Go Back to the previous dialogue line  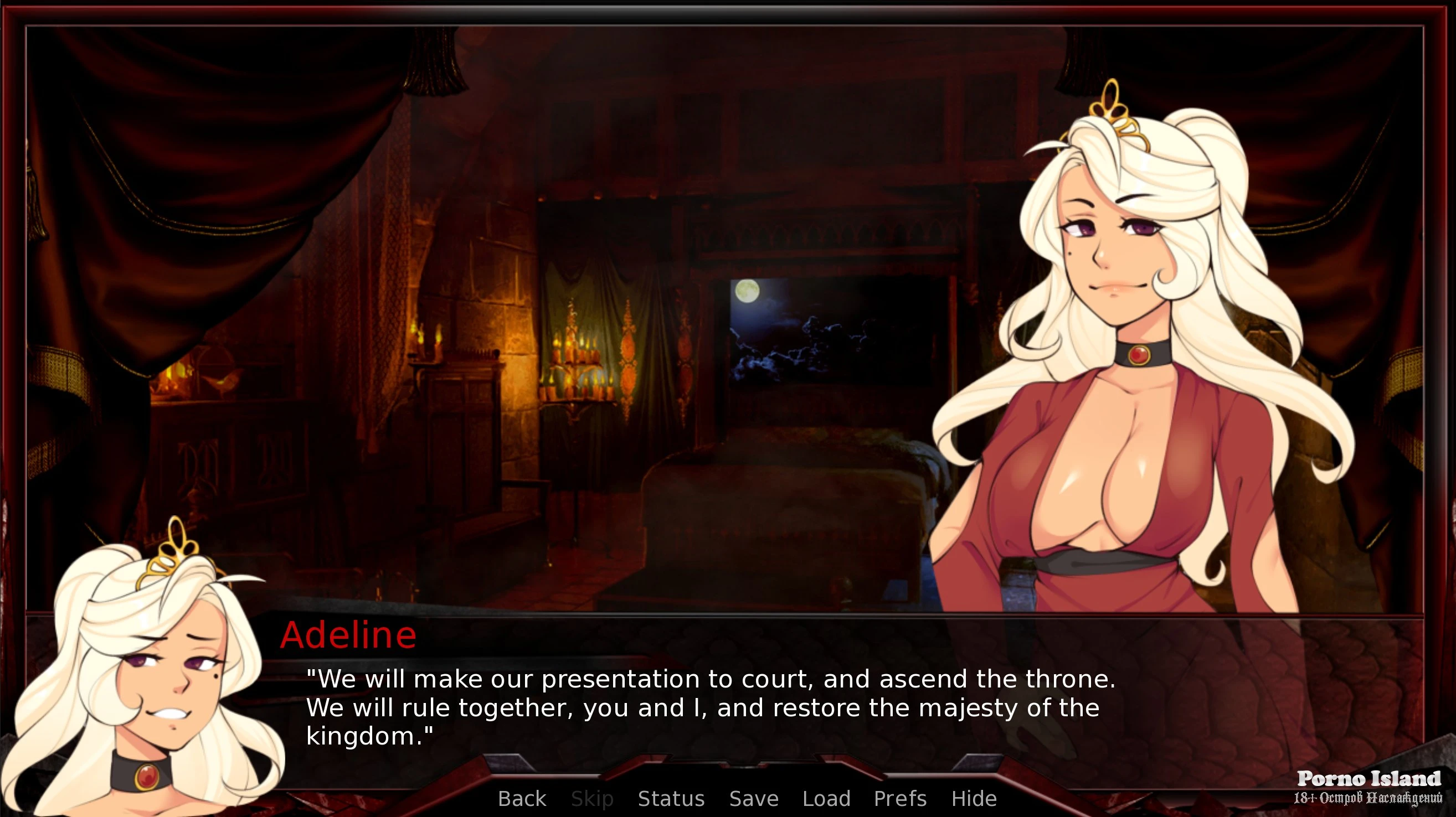[x=522, y=798]
